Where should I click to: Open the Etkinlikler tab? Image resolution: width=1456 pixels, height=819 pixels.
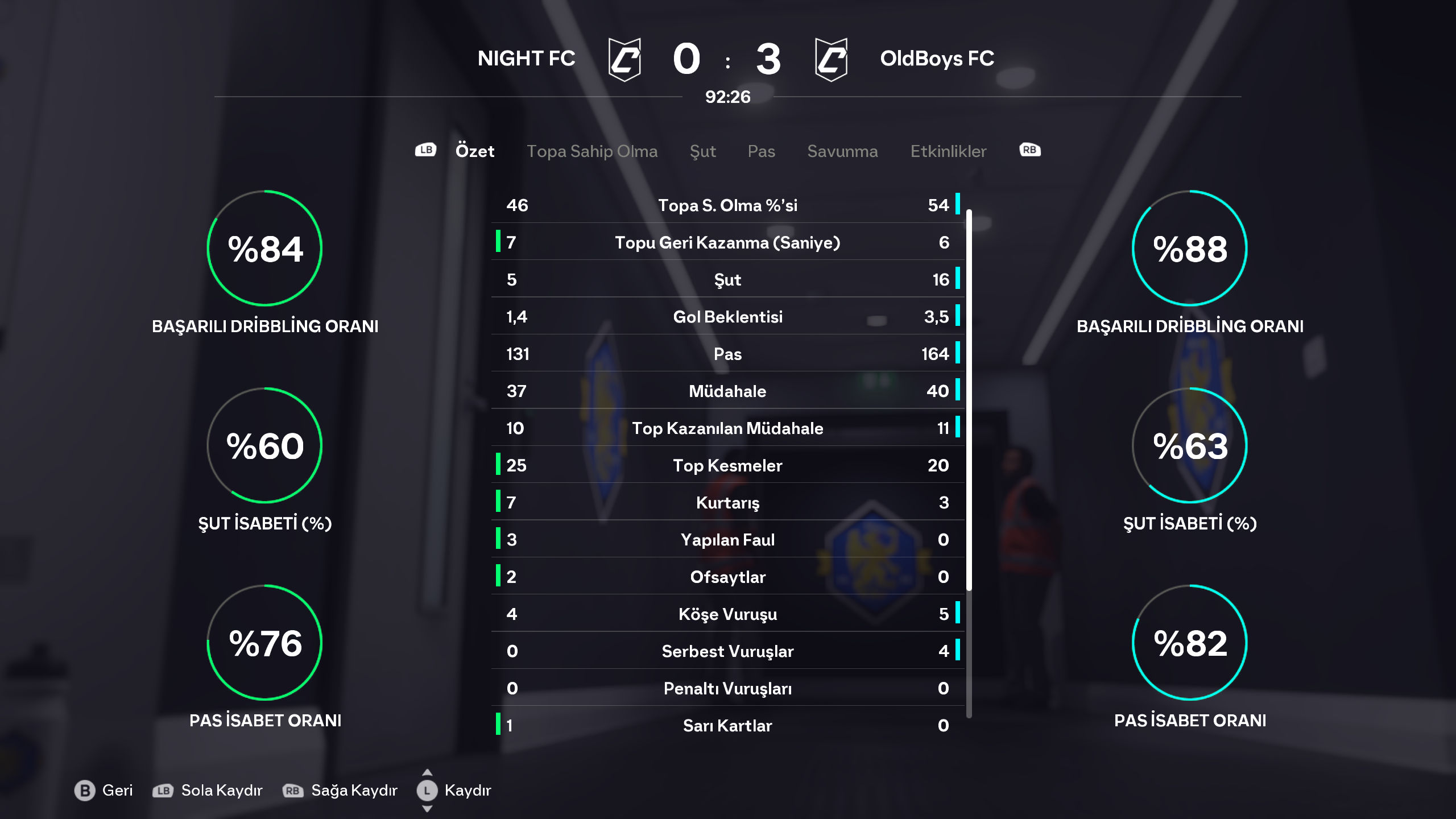click(948, 151)
